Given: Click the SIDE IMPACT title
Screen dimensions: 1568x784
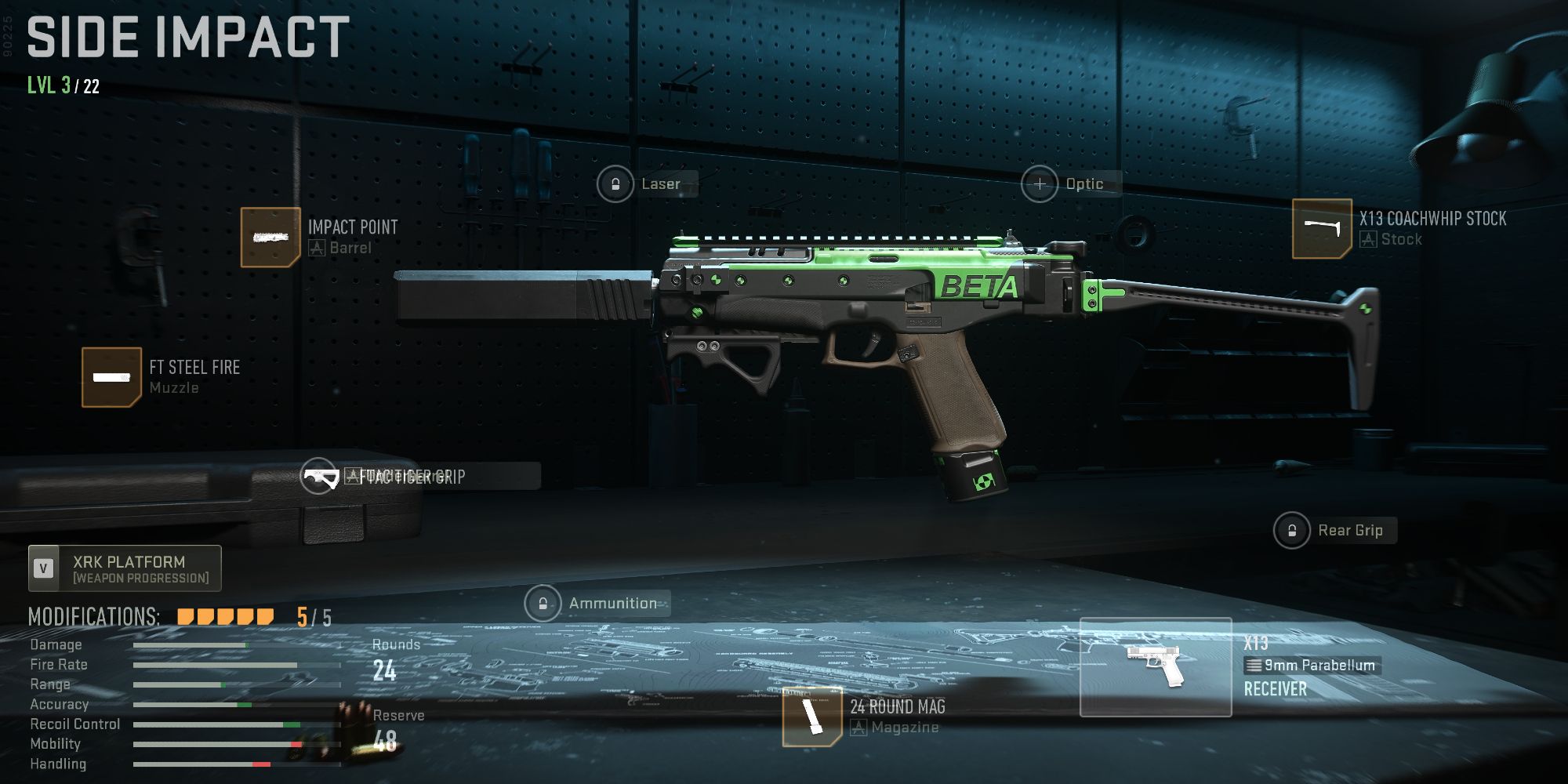Looking at the screenshot, I should click(x=186, y=36).
